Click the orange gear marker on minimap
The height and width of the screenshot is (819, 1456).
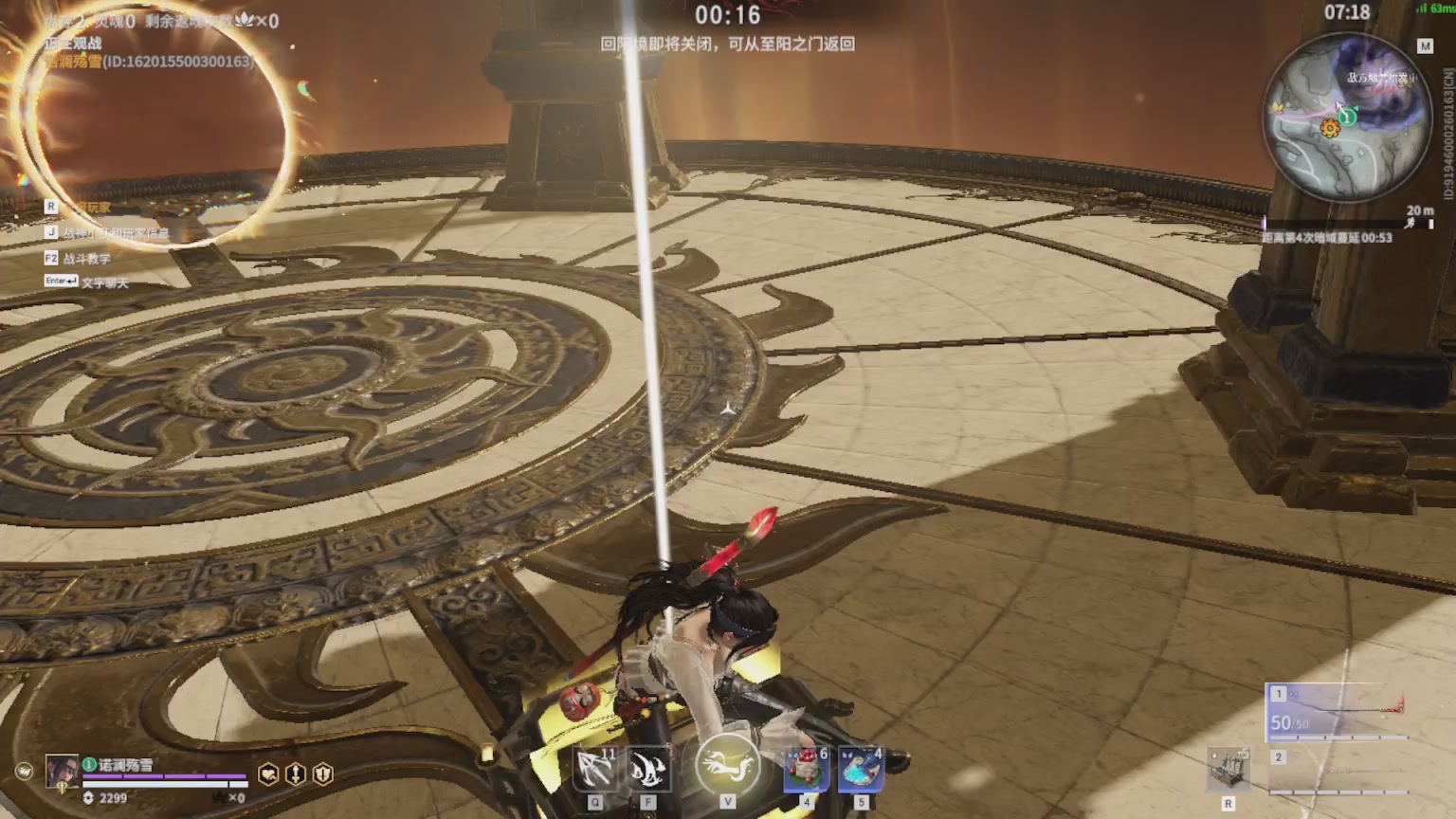click(1330, 129)
